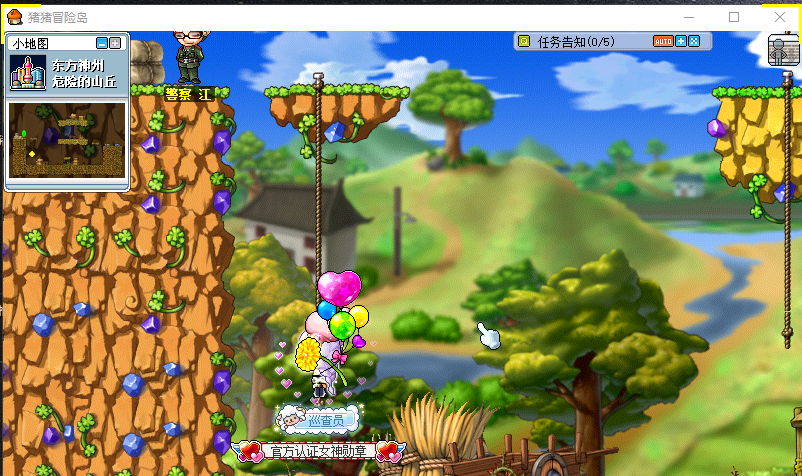
Task: Close the game window
Action: point(780,17)
